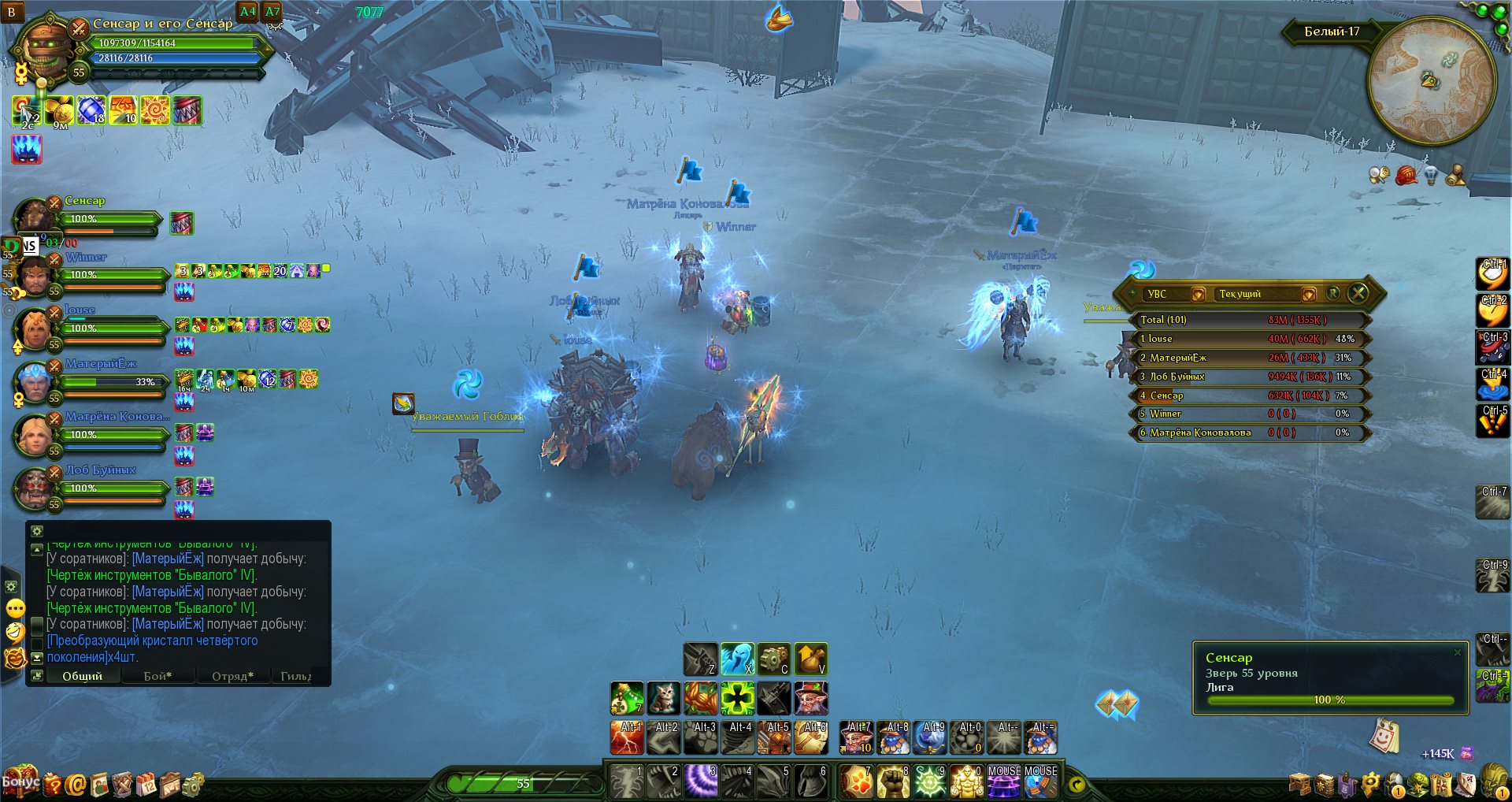This screenshot has width=1512, height=802.
Task: Open the calendar icon
Action: pos(146,784)
